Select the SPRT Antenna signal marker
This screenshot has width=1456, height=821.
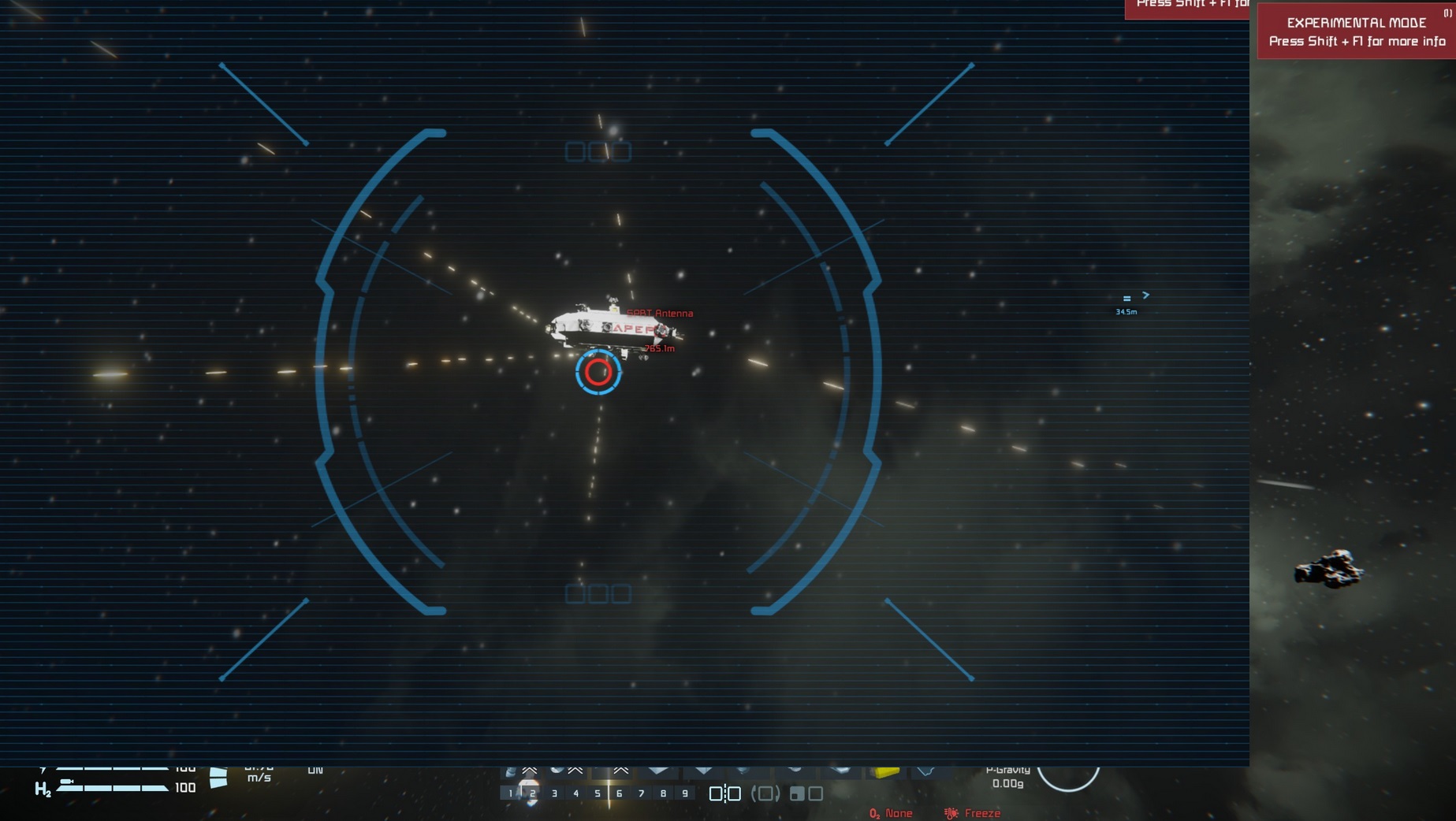click(x=660, y=313)
